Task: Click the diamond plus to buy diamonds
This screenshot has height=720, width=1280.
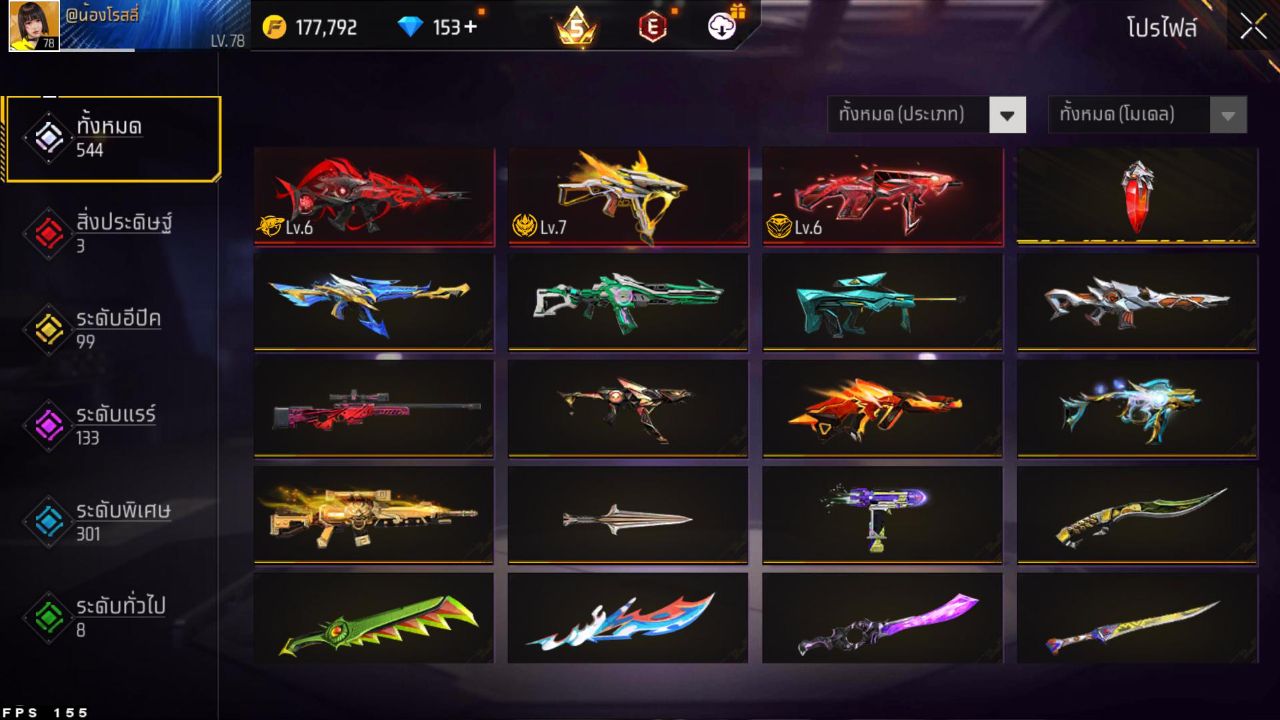Action: [470, 28]
